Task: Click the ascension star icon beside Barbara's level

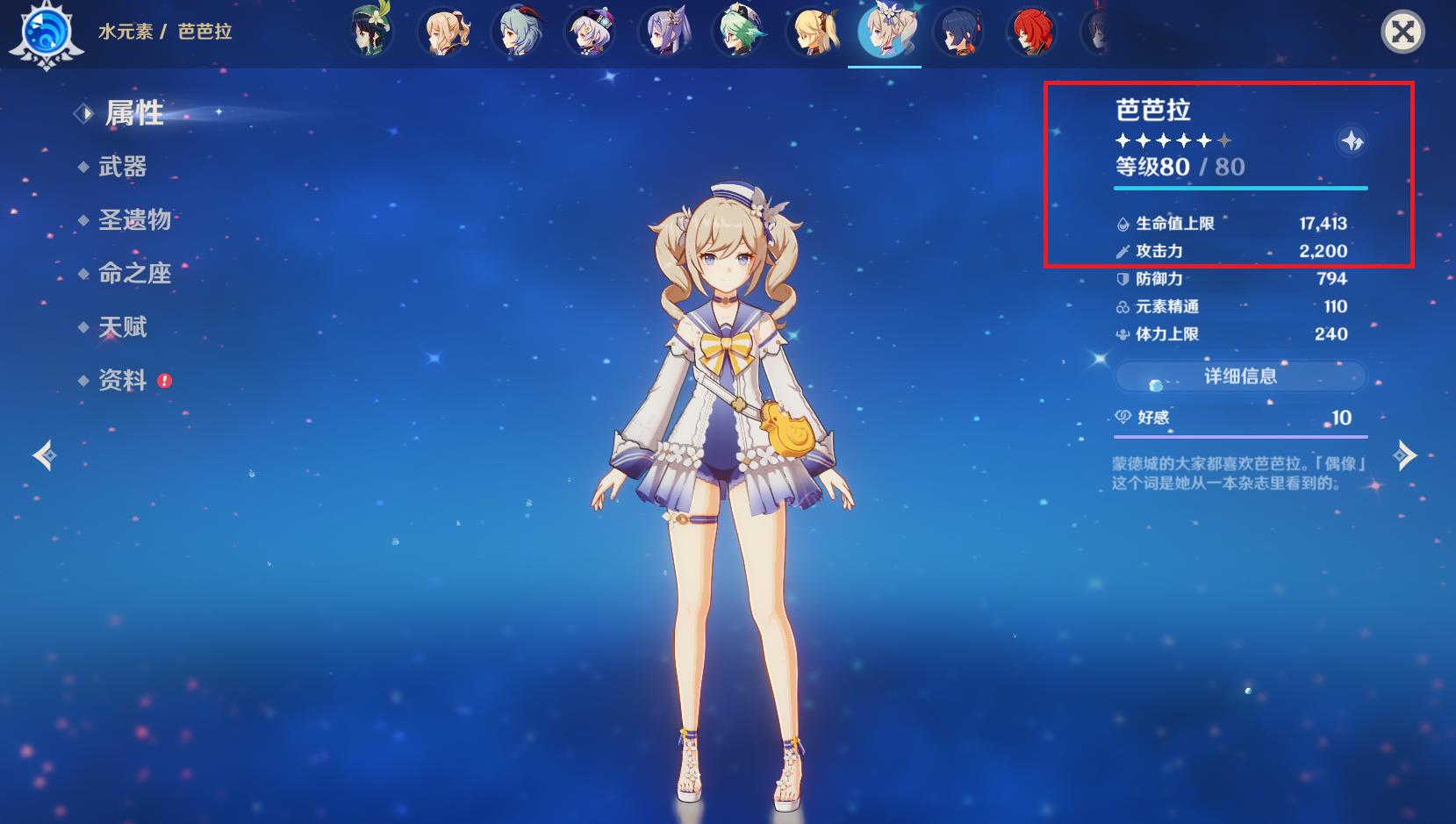Action: pos(1352,140)
